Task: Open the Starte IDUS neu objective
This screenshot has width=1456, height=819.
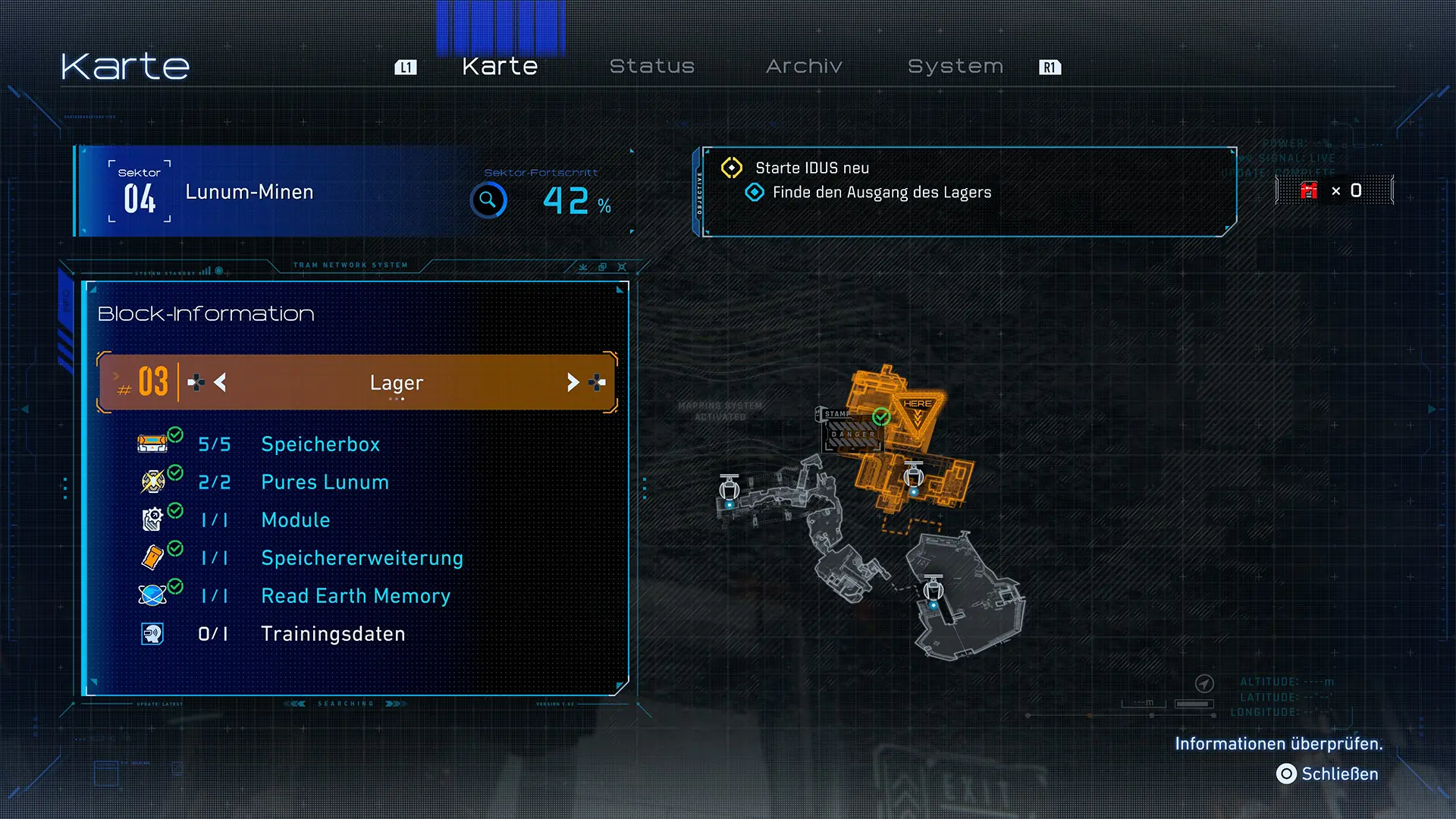Action: (812, 168)
